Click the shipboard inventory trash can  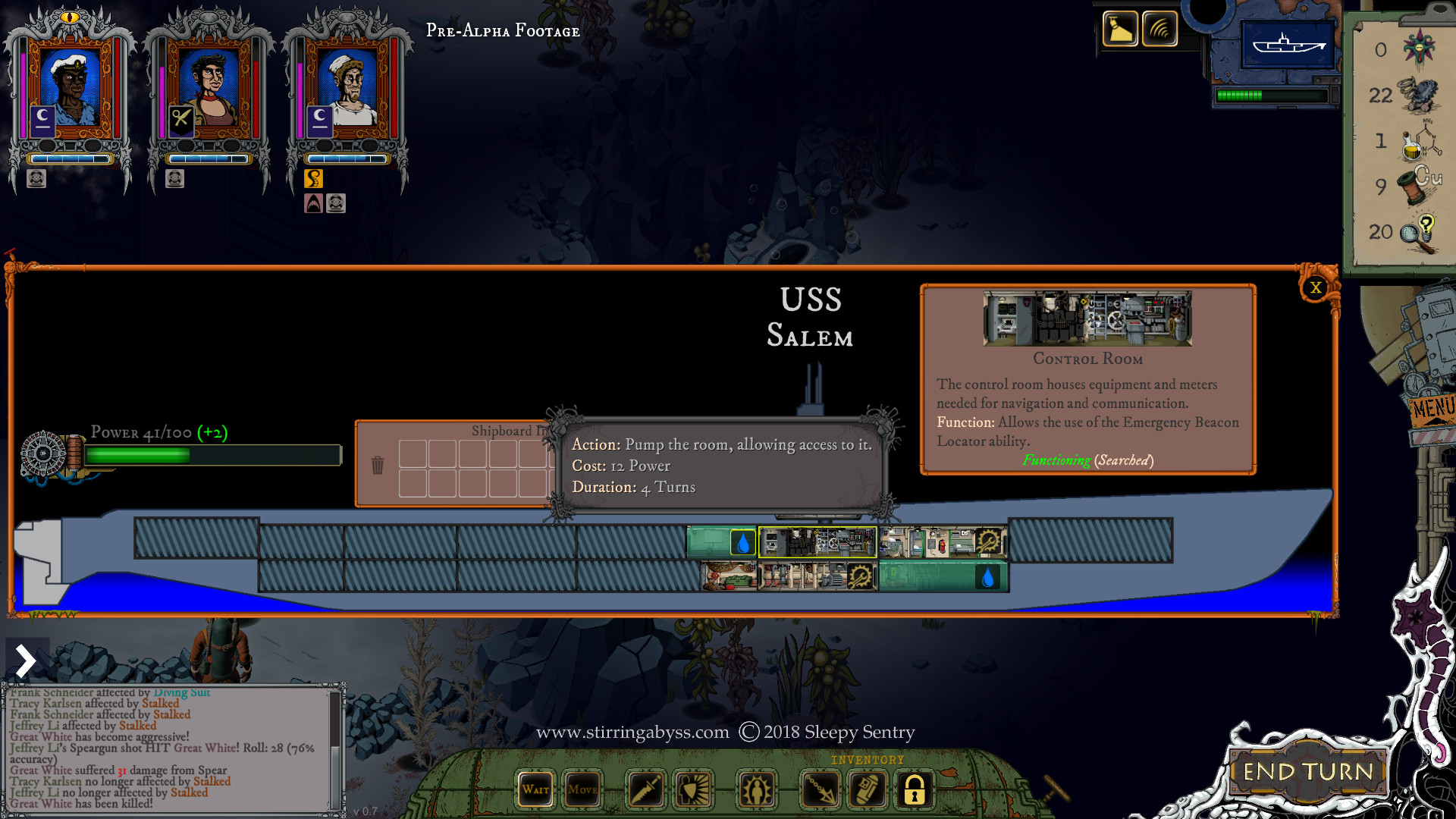378,465
